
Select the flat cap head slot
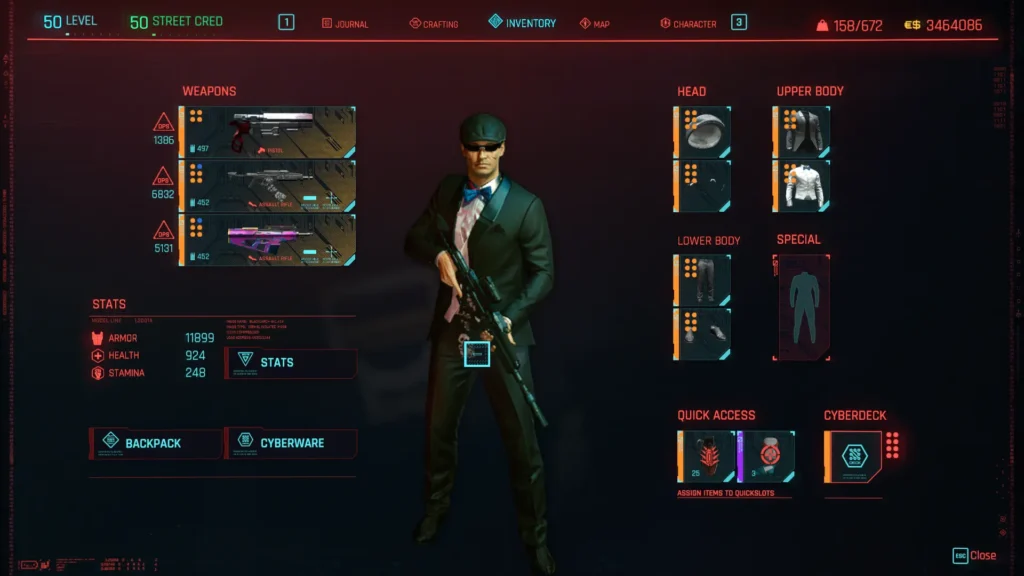703,132
